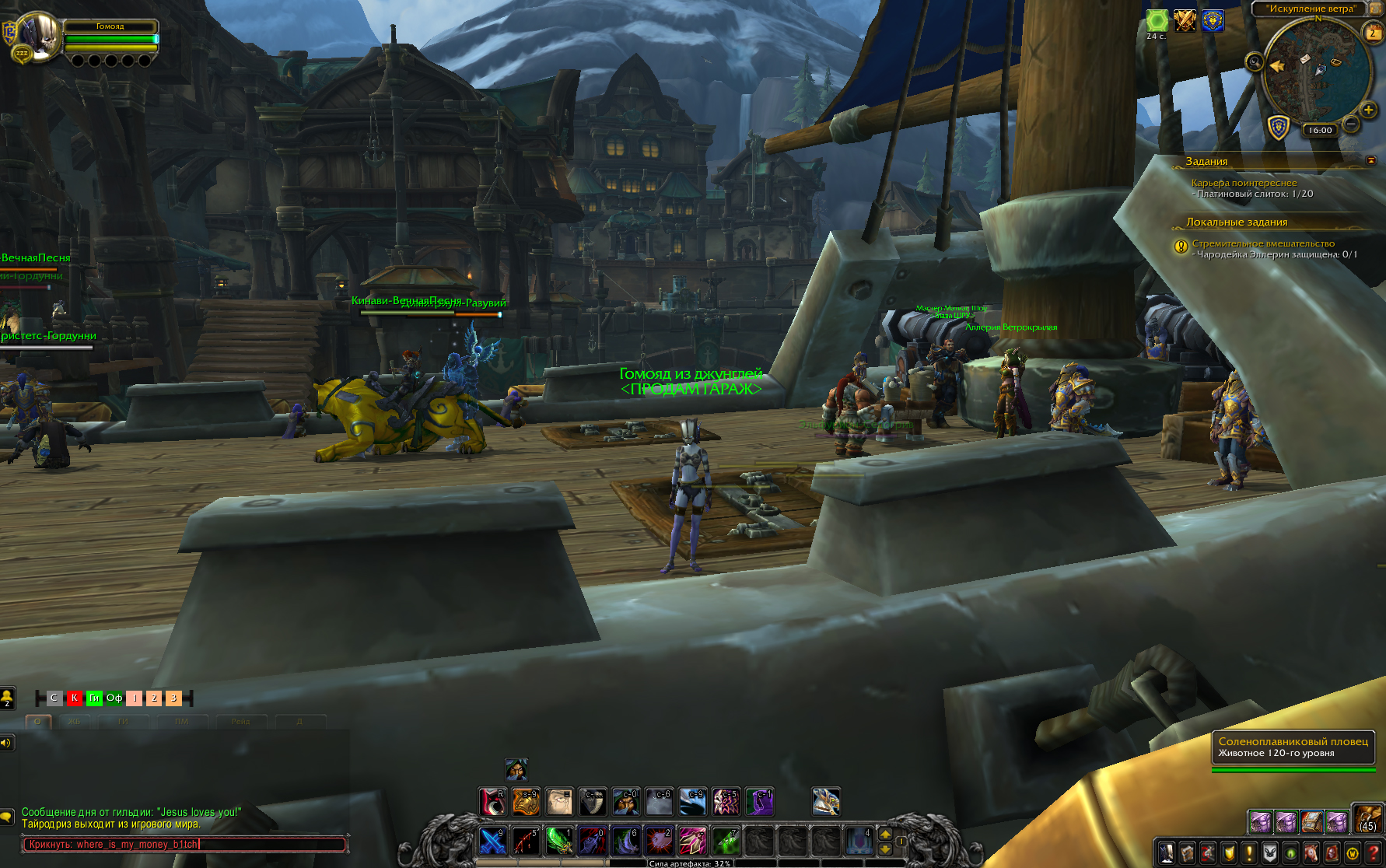The image size is (1386, 868).
Task: Toggle the minimap tracking magnifier button
Action: tap(1254, 62)
